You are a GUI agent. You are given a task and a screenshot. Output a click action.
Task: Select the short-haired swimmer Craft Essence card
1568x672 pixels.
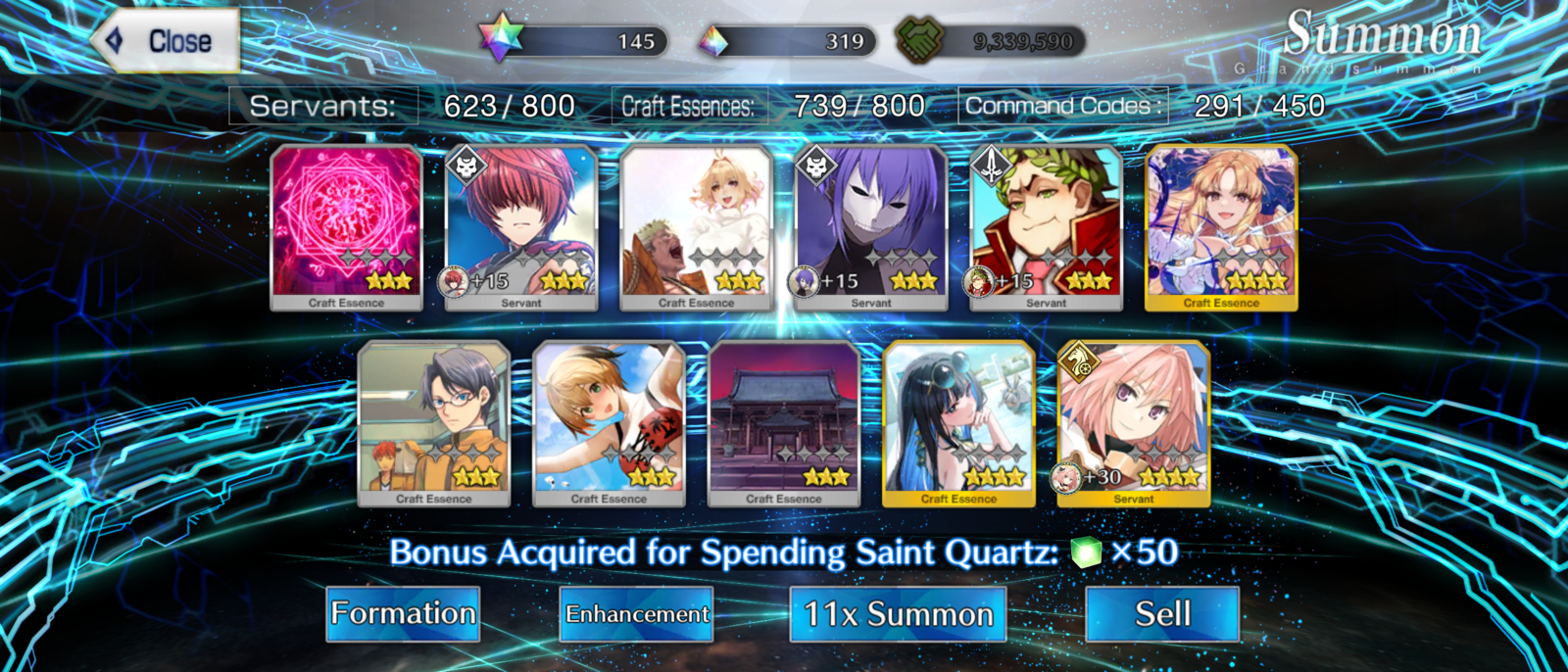click(x=609, y=423)
